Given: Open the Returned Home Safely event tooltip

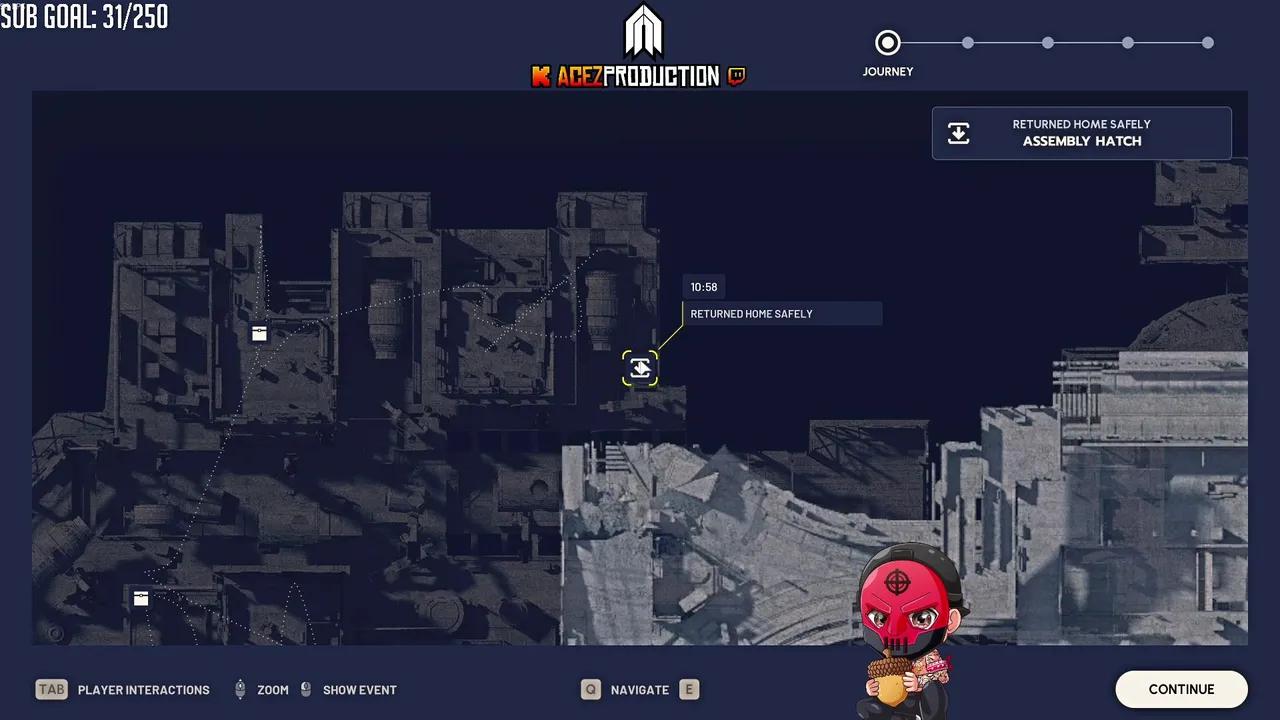Looking at the screenshot, I should click(x=783, y=313).
